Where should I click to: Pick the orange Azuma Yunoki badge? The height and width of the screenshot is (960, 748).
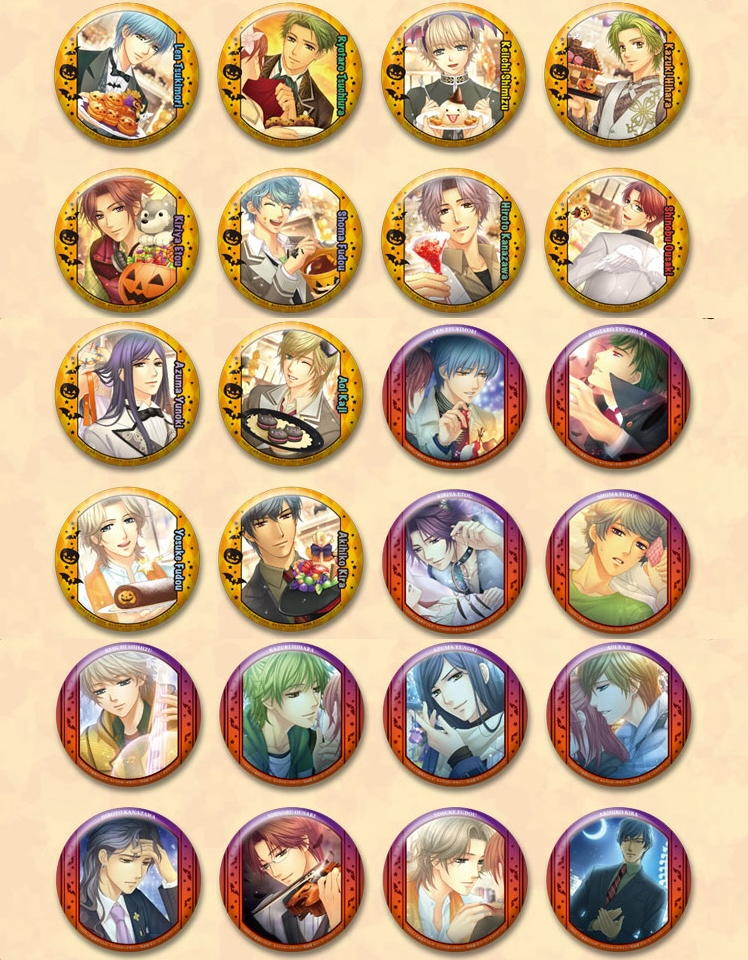126,395
